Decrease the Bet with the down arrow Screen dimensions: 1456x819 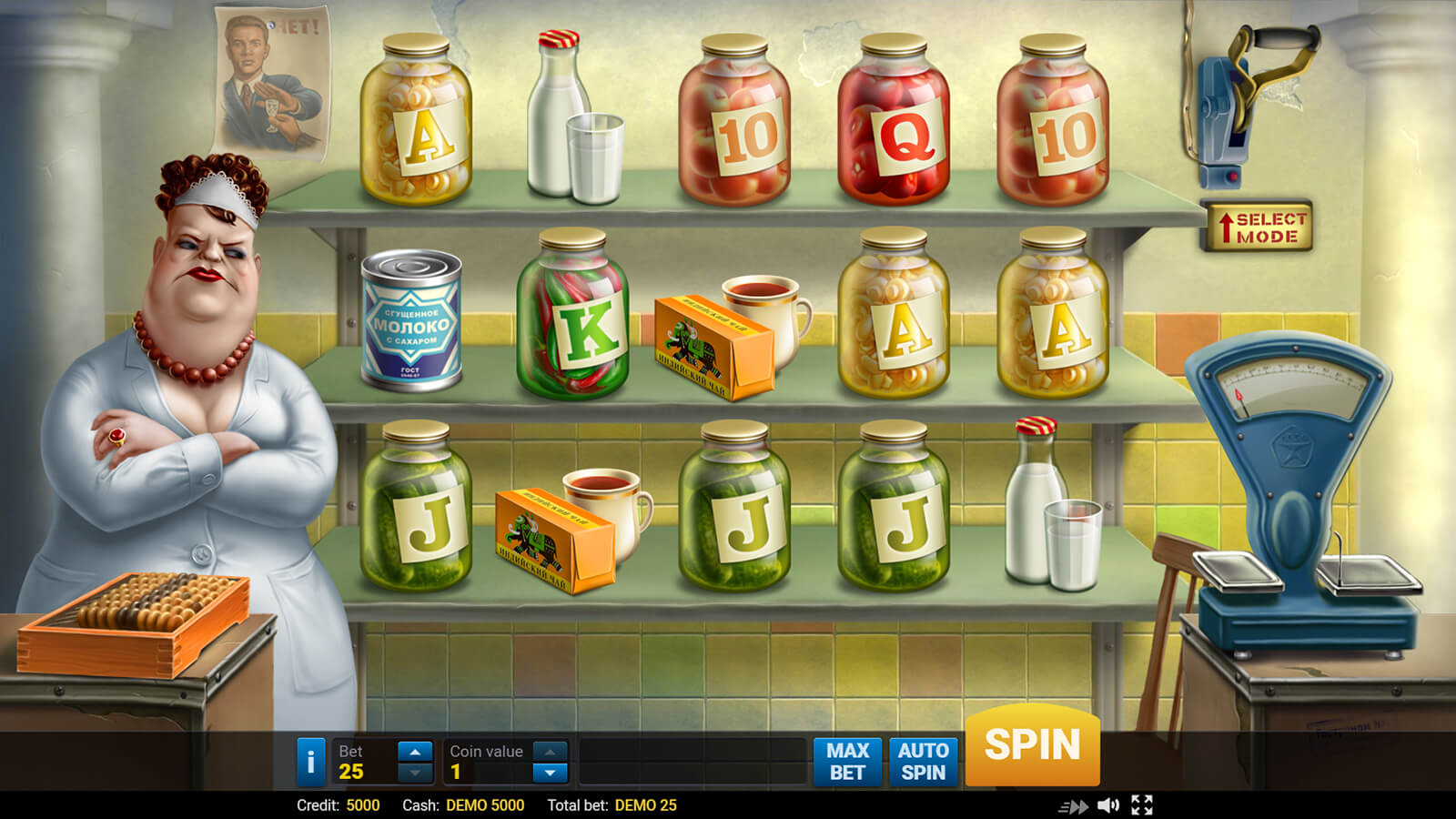(x=415, y=773)
